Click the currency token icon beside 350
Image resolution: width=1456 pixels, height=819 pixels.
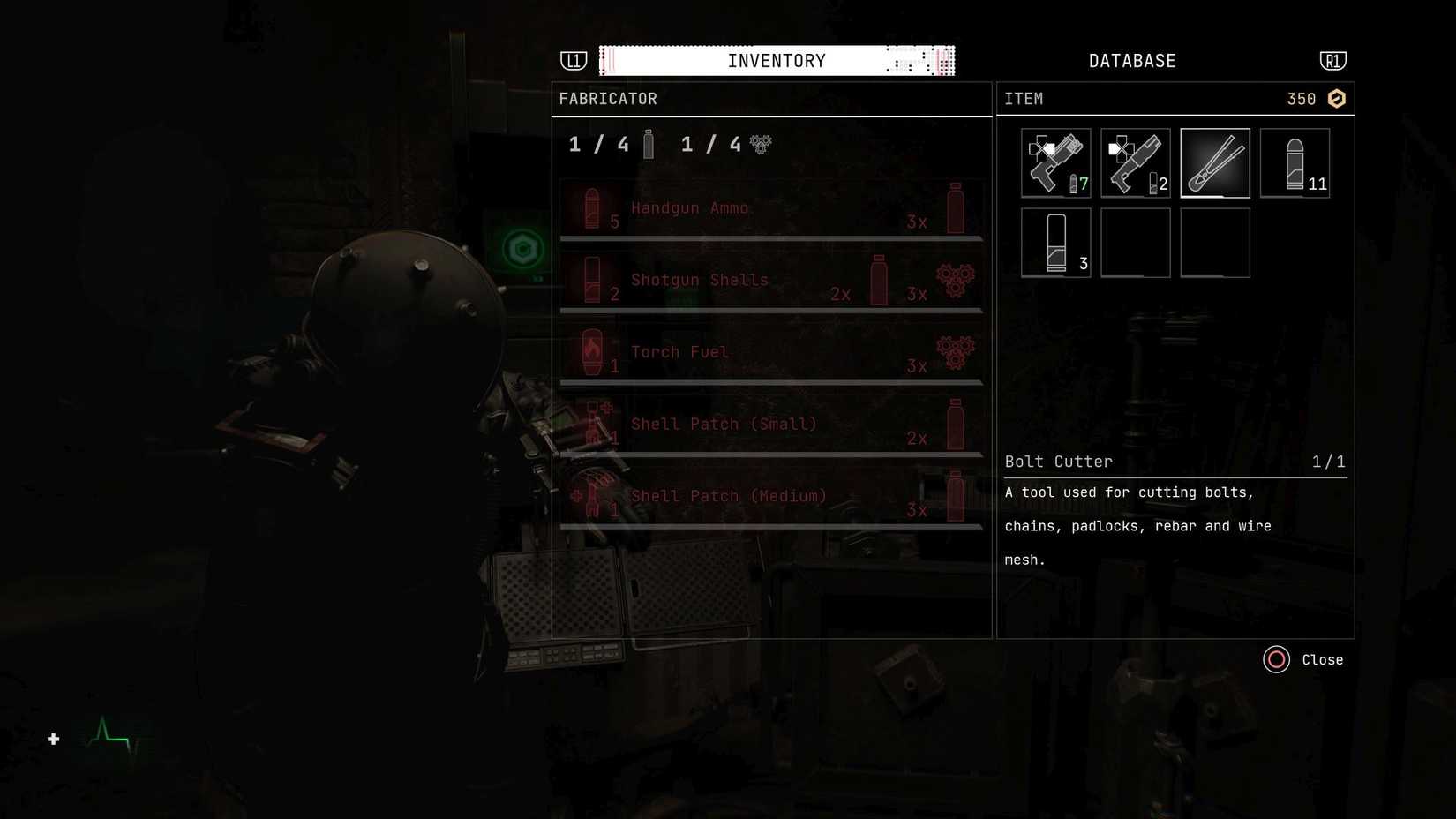pos(1335,98)
